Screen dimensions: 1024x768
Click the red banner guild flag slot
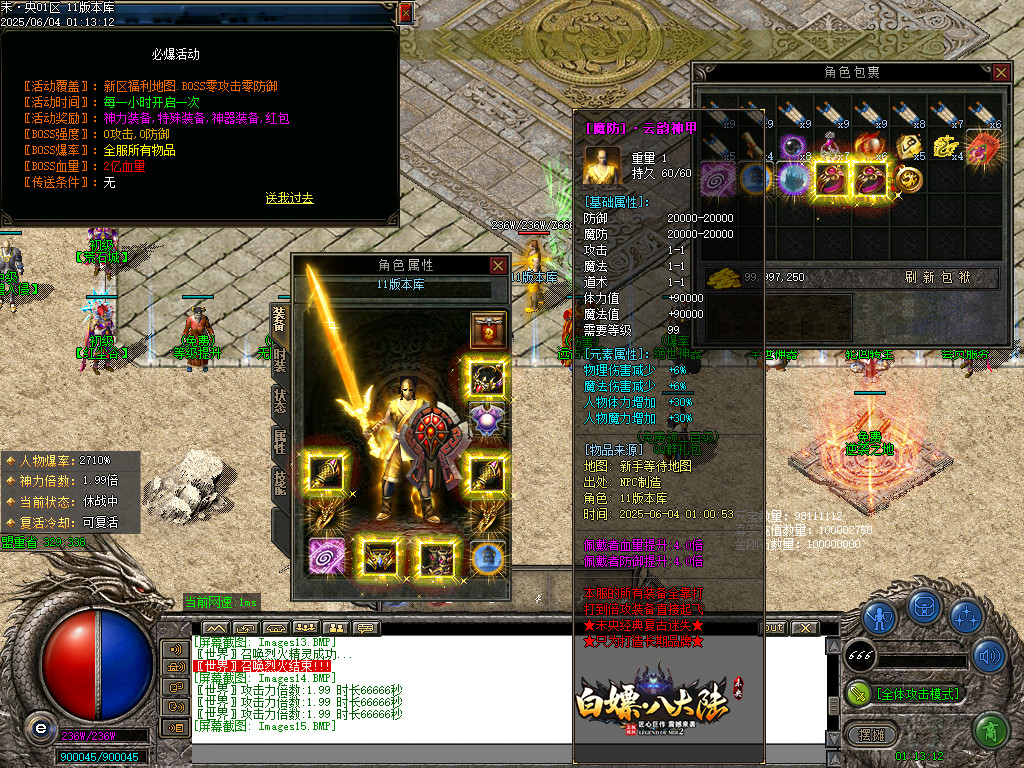pyautogui.click(x=488, y=328)
